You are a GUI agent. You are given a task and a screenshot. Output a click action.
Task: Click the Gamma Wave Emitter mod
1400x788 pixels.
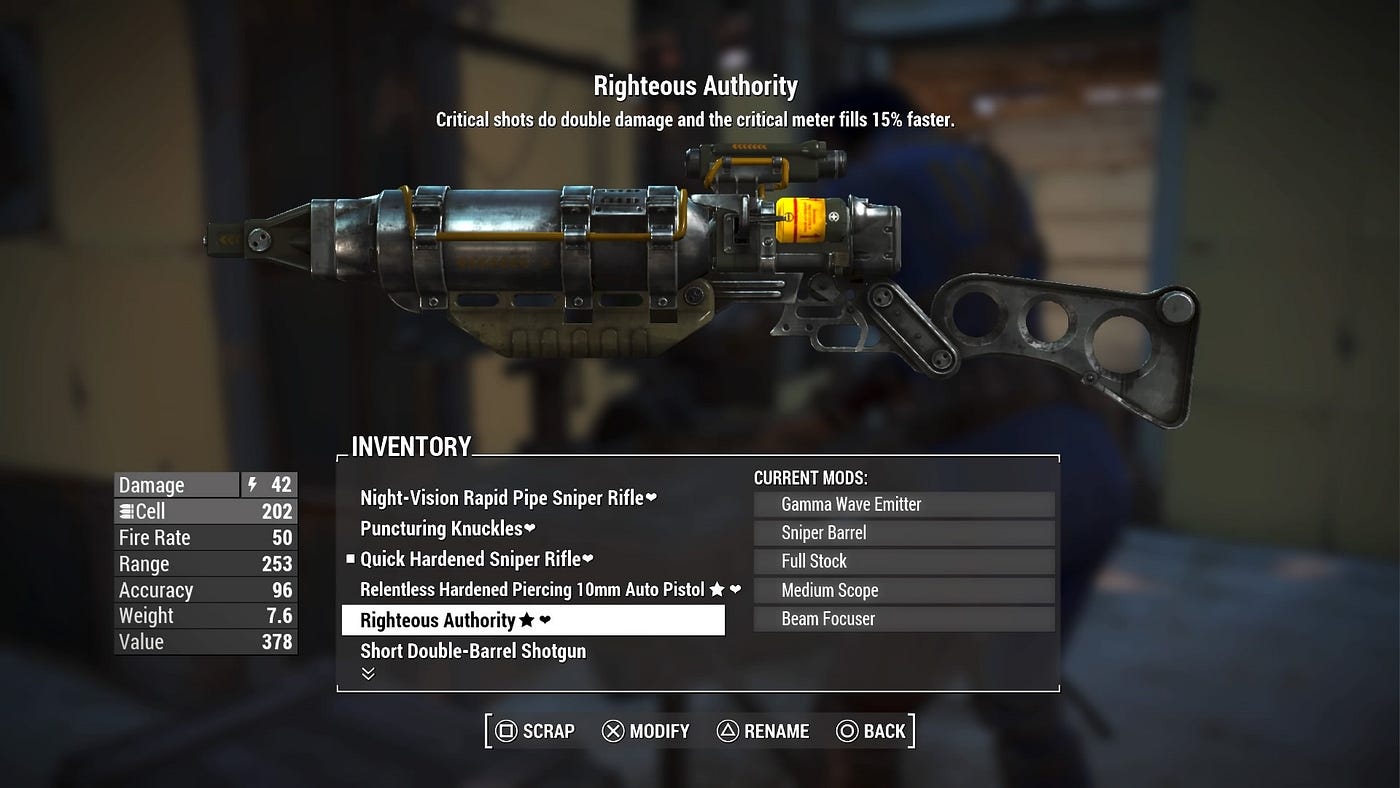904,505
